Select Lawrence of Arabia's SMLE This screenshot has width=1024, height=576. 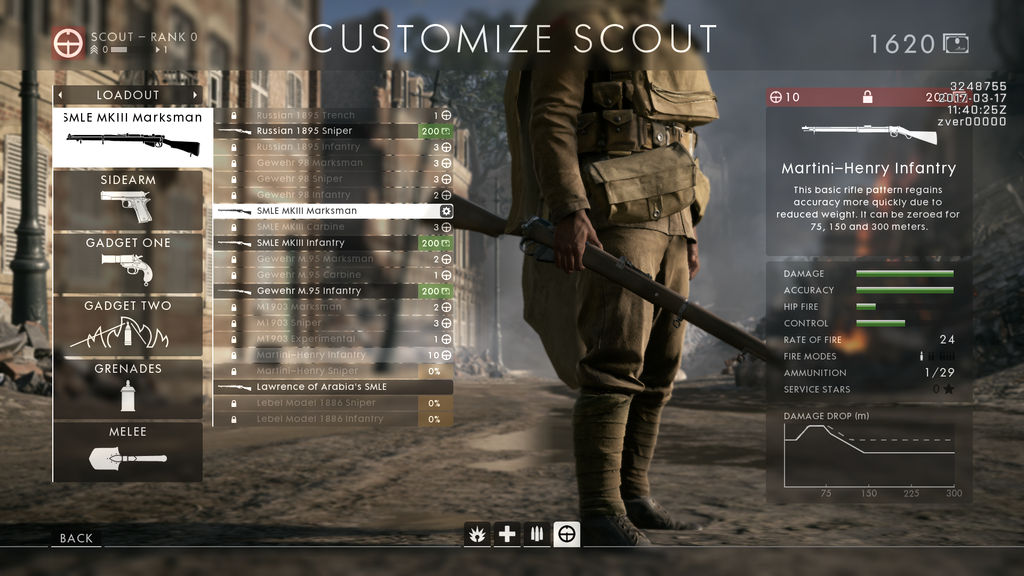pos(330,387)
